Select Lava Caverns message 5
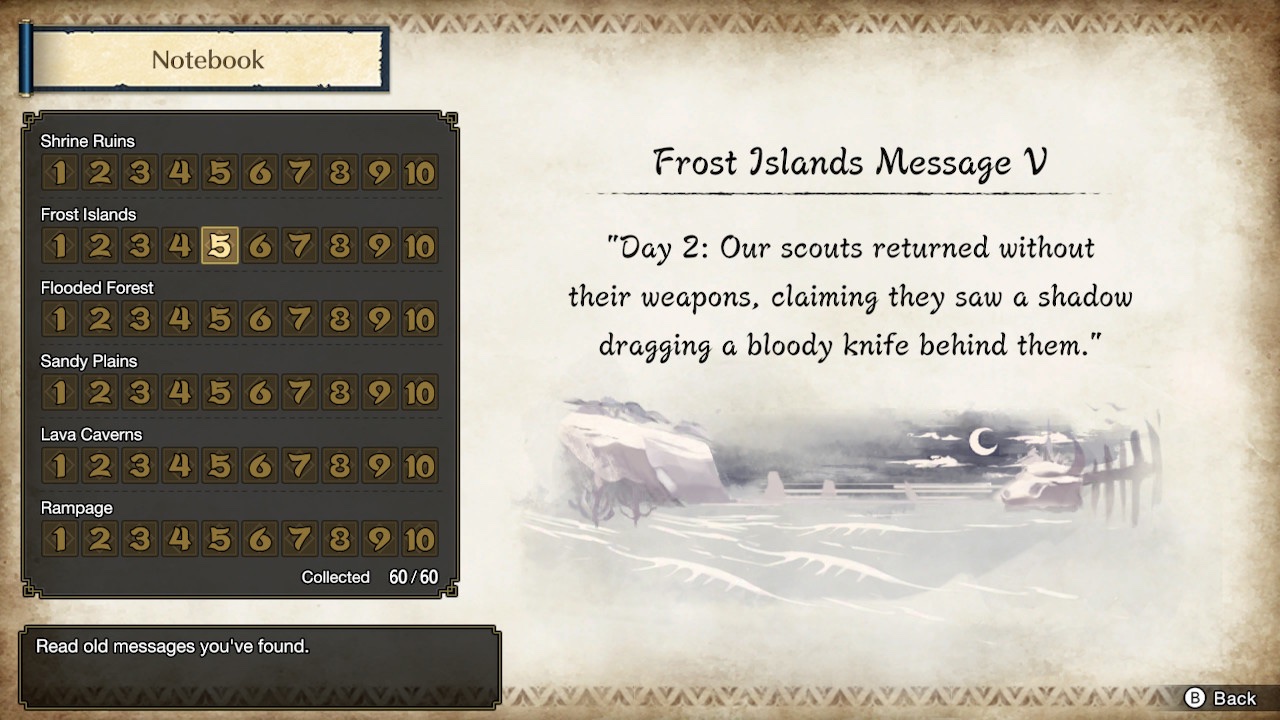The image size is (1280, 720). coord(219,465)
